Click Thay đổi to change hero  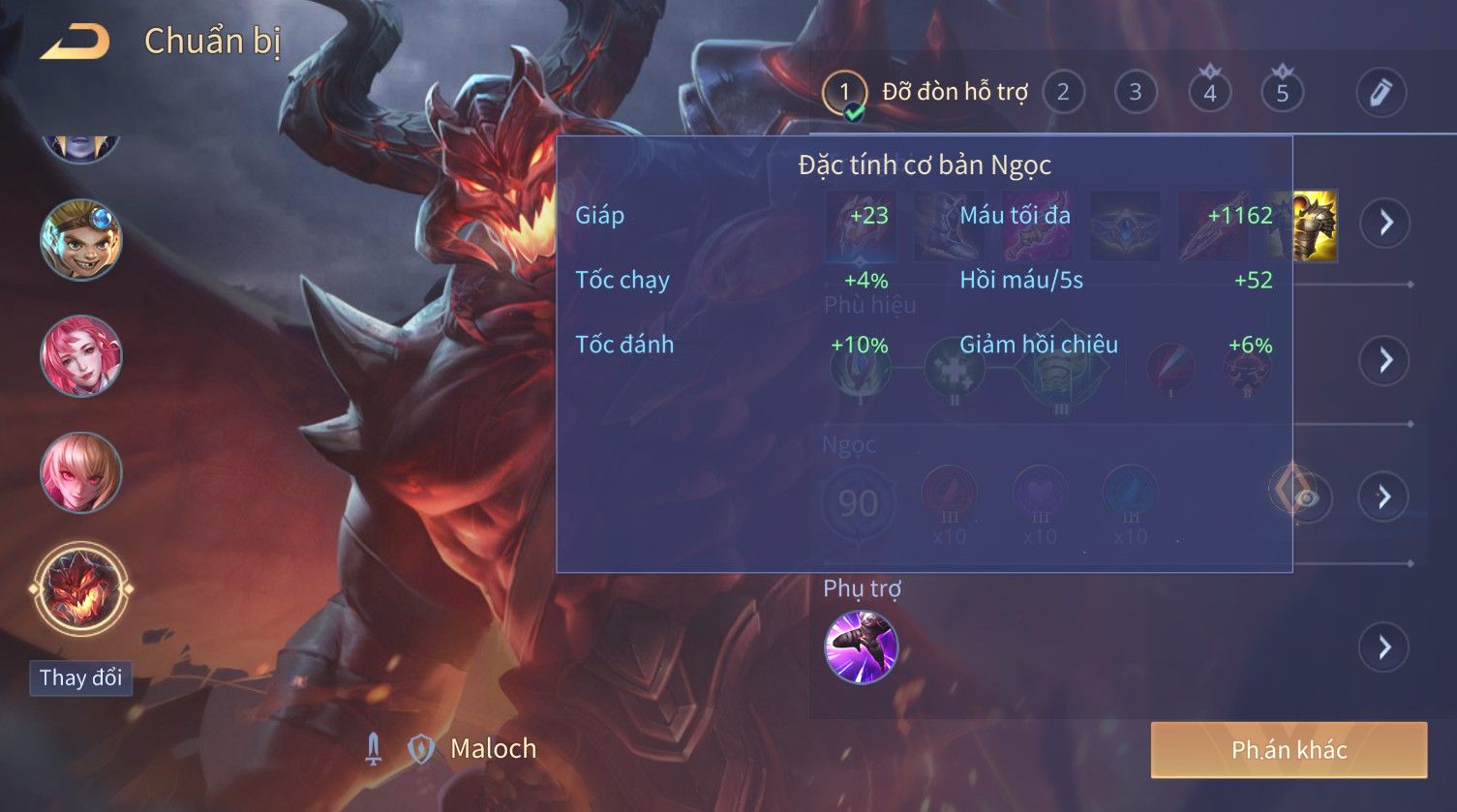[x=80, y=677]
